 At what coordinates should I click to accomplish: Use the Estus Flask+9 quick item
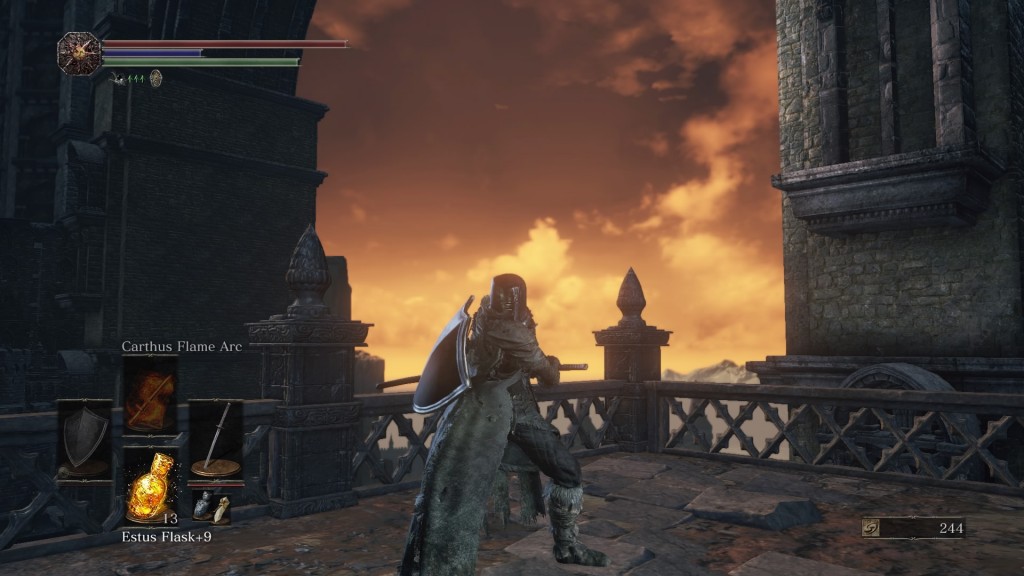[150, 485]
